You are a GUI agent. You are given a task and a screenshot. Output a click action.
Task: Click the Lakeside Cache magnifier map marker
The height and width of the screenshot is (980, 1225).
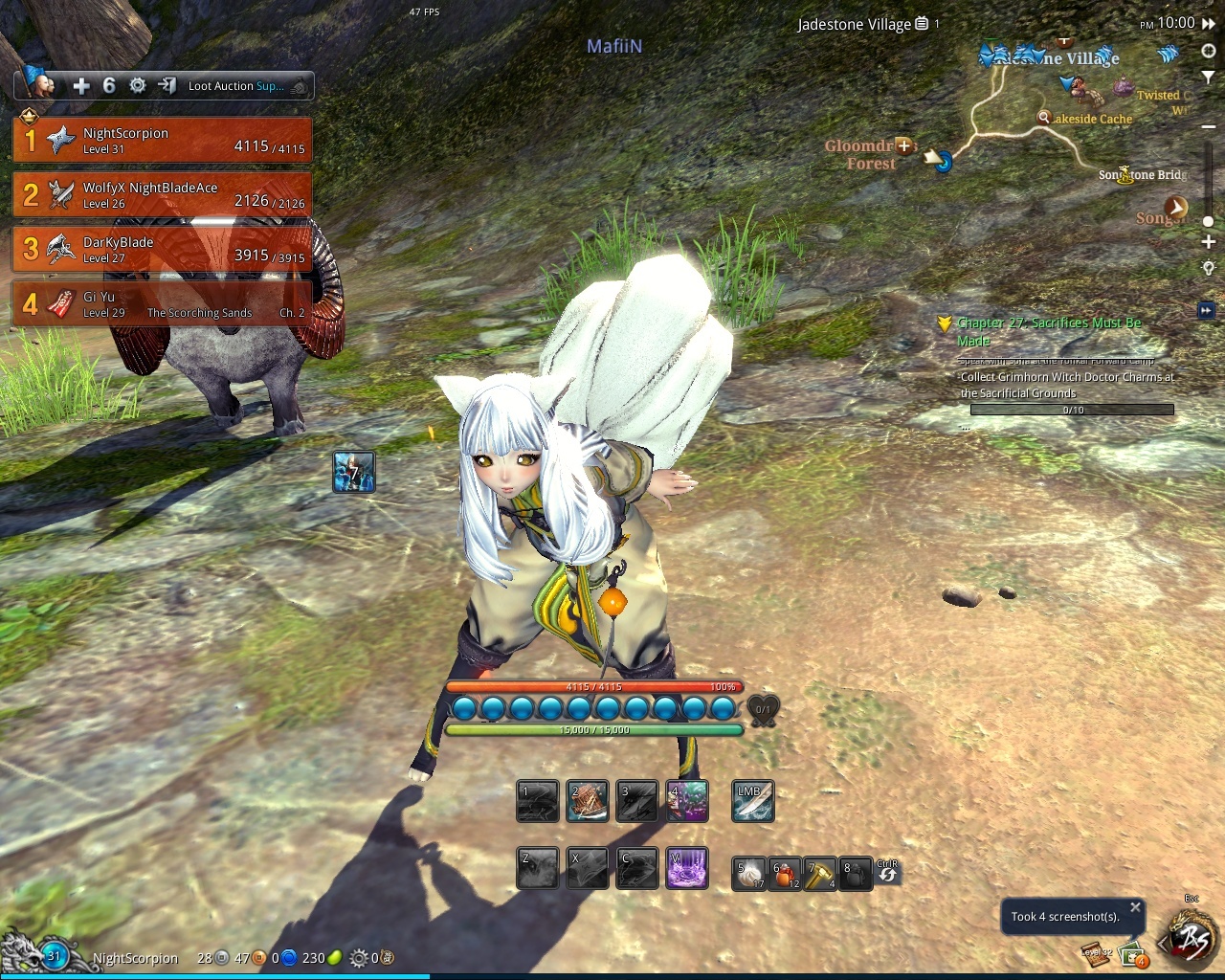click(1044, 118)
